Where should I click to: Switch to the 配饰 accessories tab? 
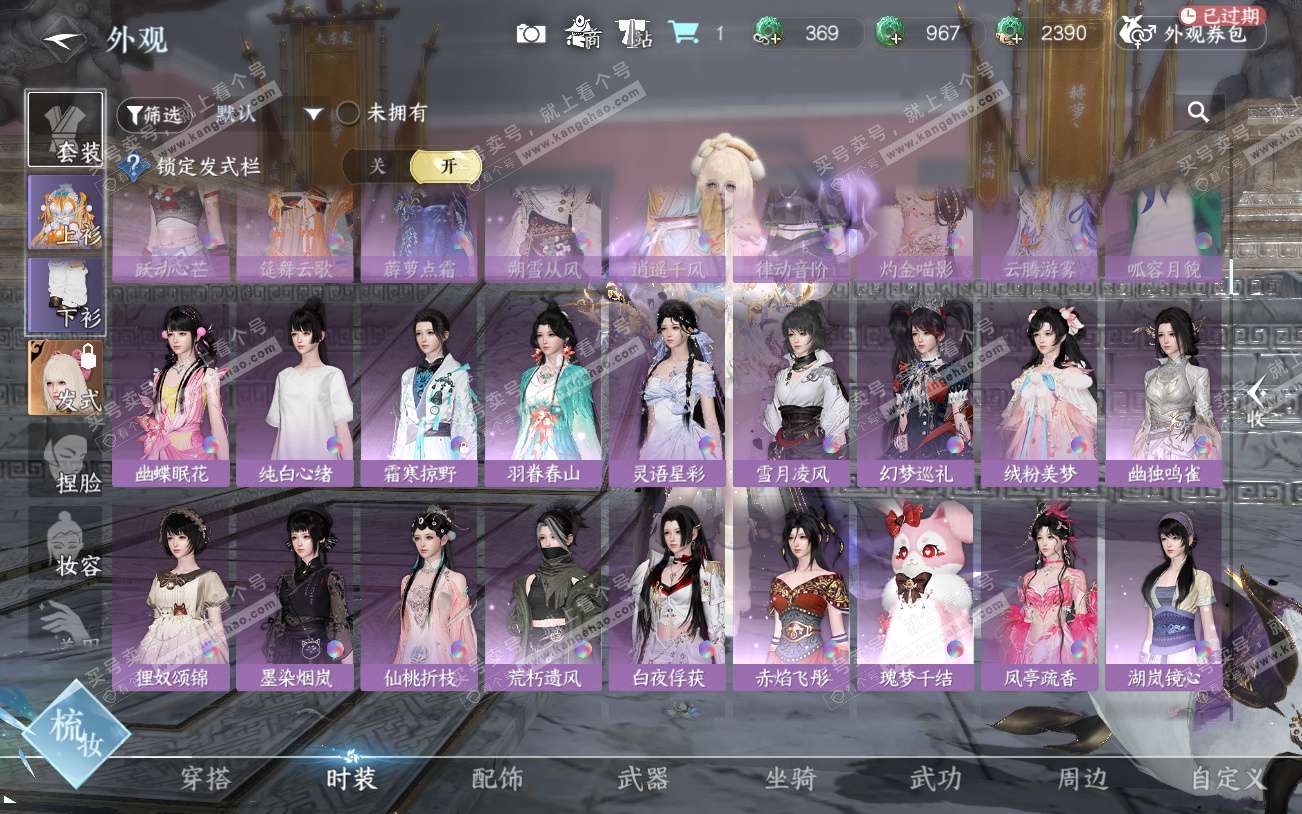[x=497, y=779]
